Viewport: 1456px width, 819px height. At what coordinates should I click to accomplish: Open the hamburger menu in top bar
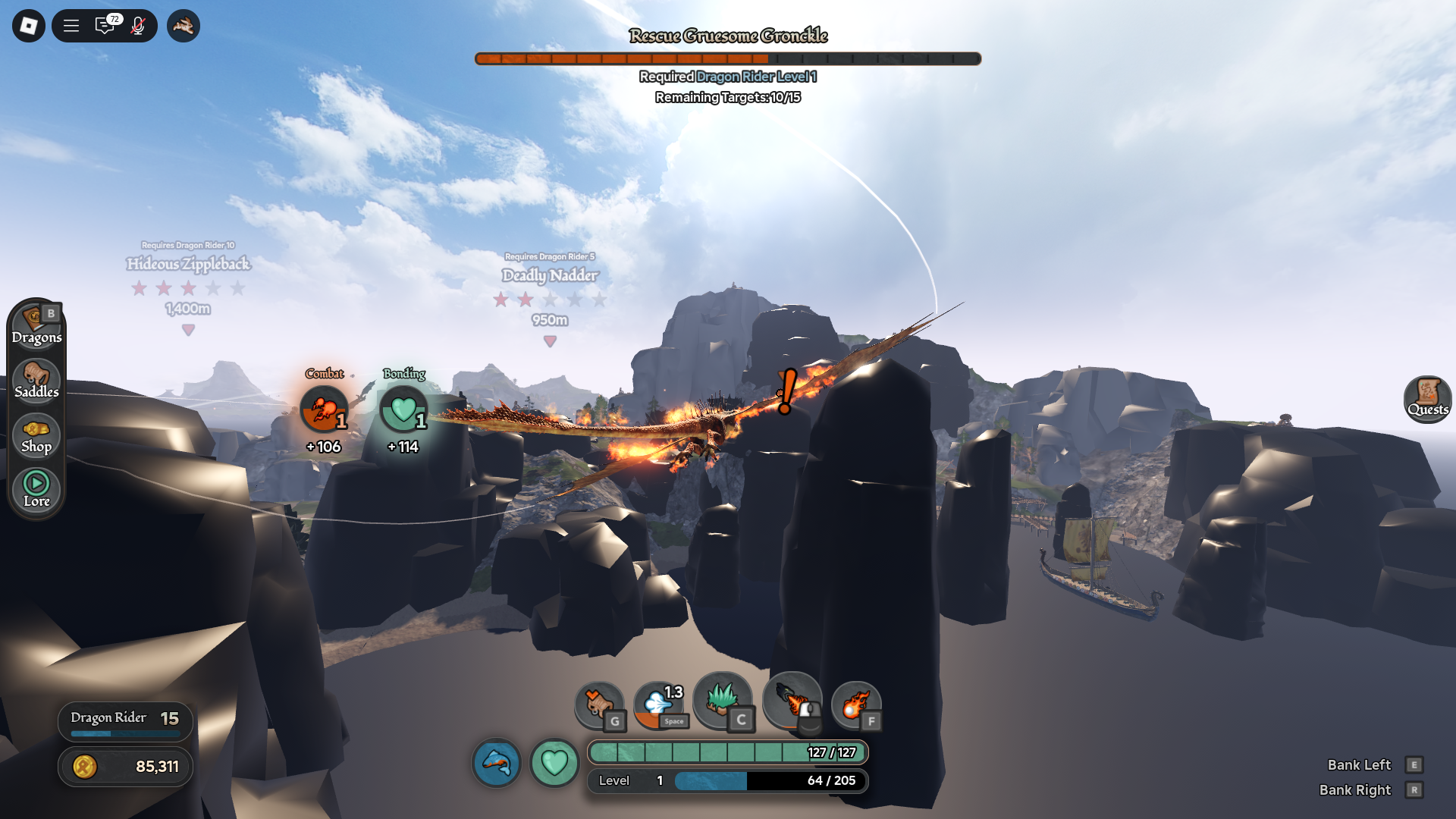pyautogui.click(x=71, y=26)
